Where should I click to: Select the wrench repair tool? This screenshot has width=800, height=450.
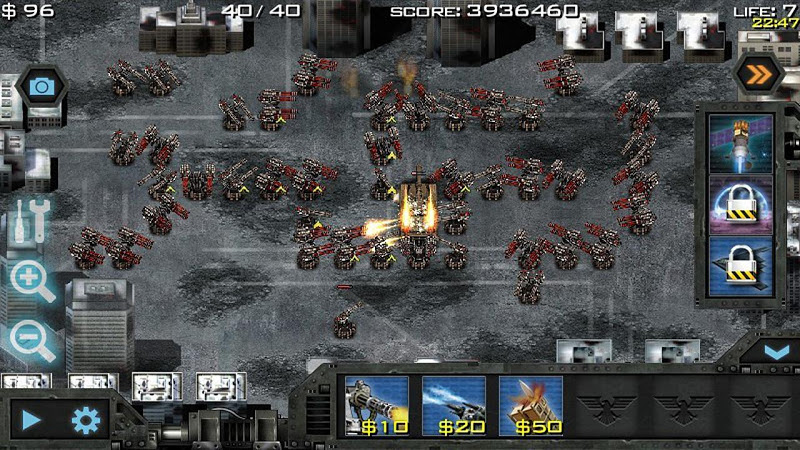[32, 219]
